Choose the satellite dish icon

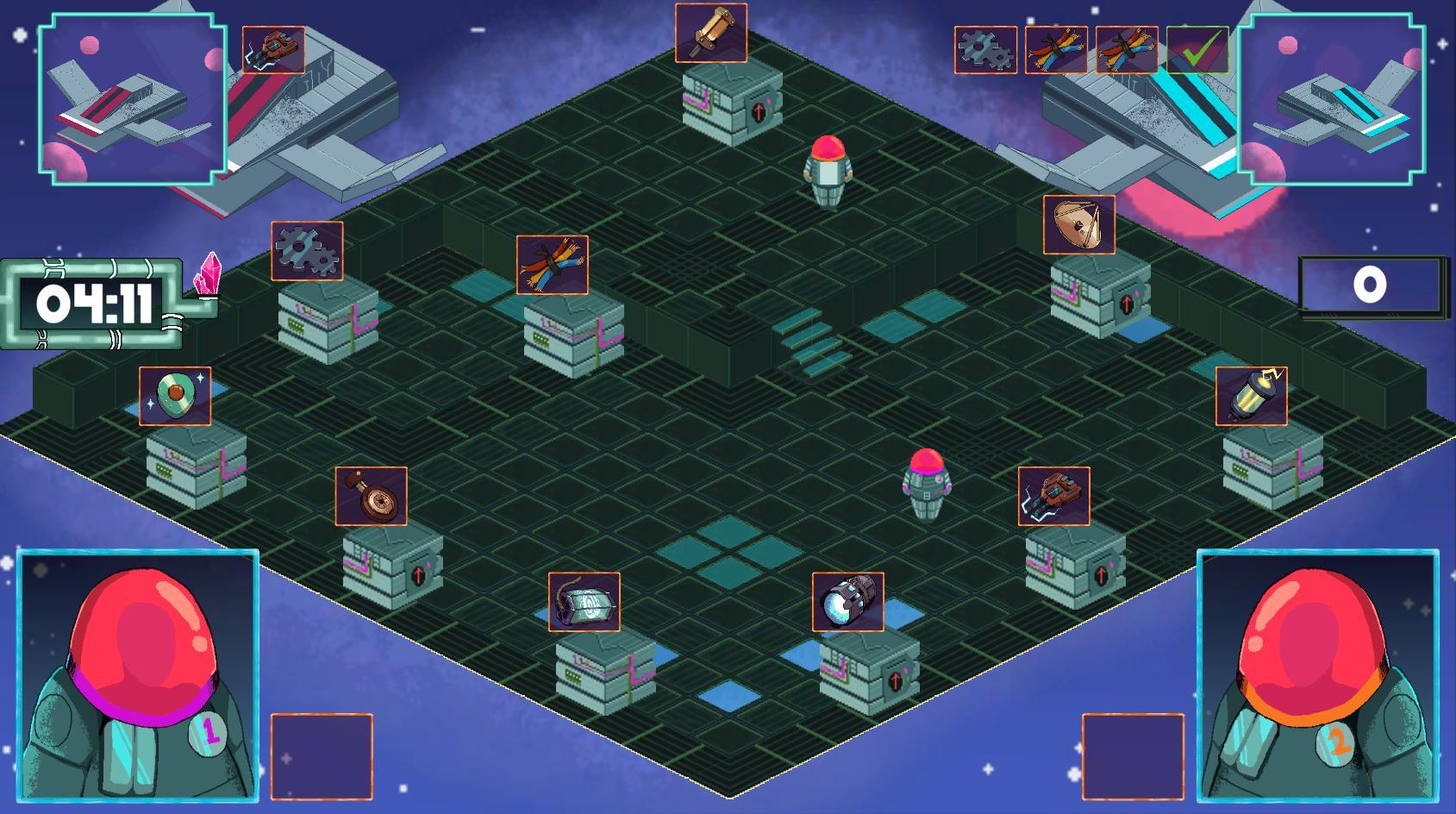coord(1079,225)
